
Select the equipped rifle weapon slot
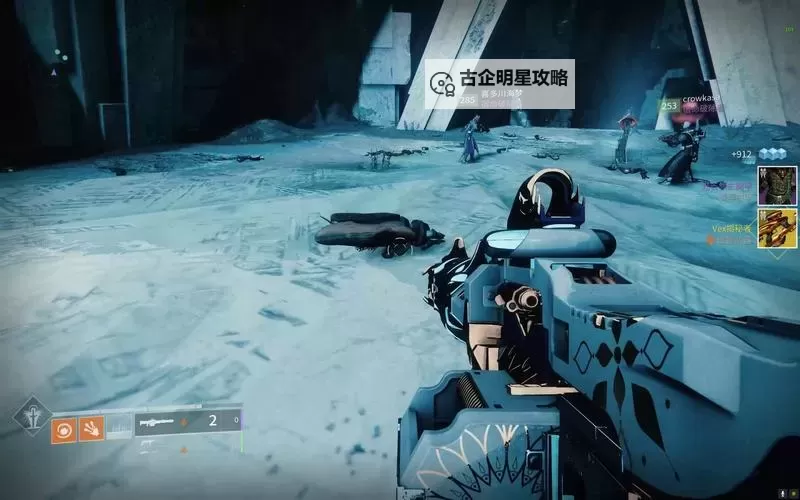(x=160, y=422)
